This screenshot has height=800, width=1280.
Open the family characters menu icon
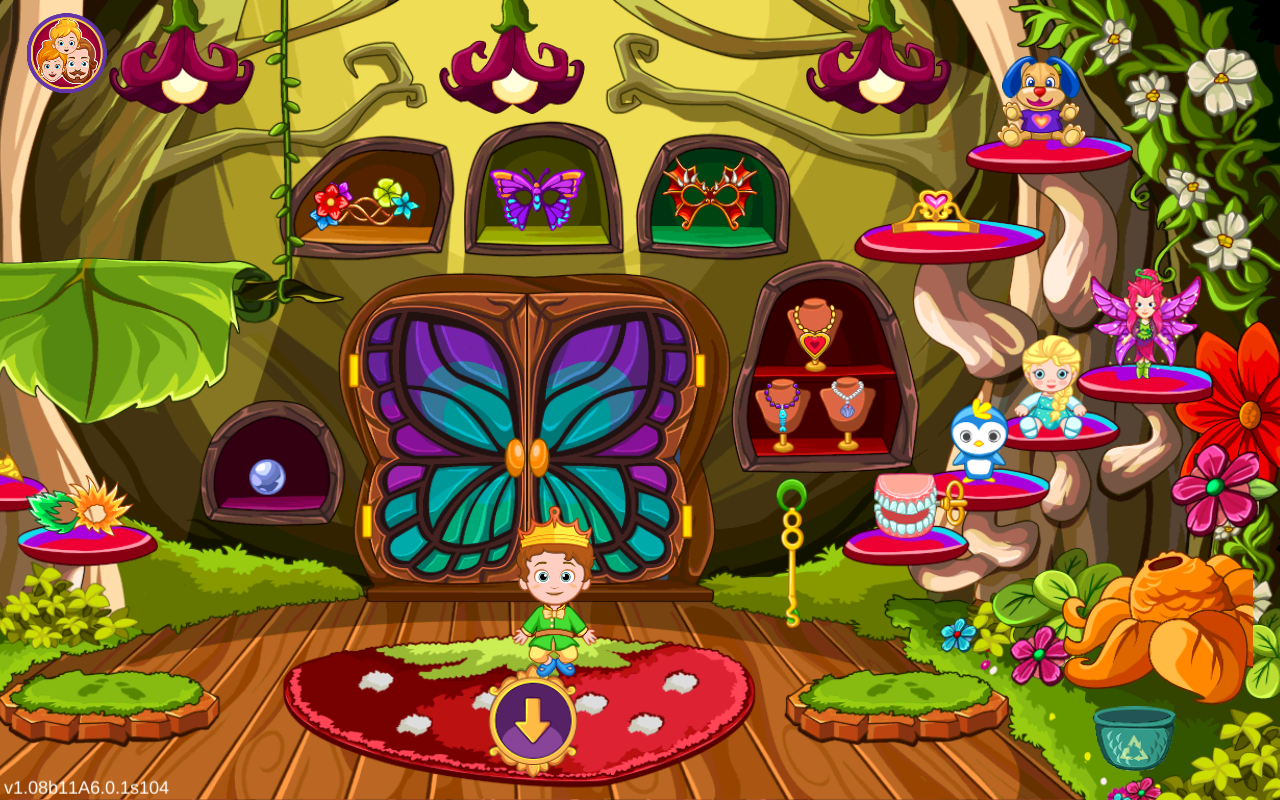click(66, 53)
